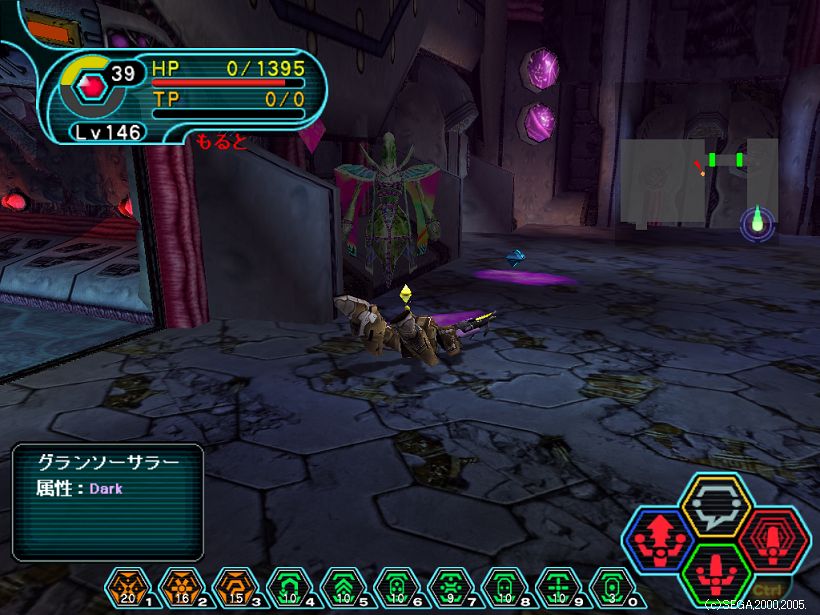Use green item in quick slot 8
The image size is (820, 615).
(x=504, y=585)
